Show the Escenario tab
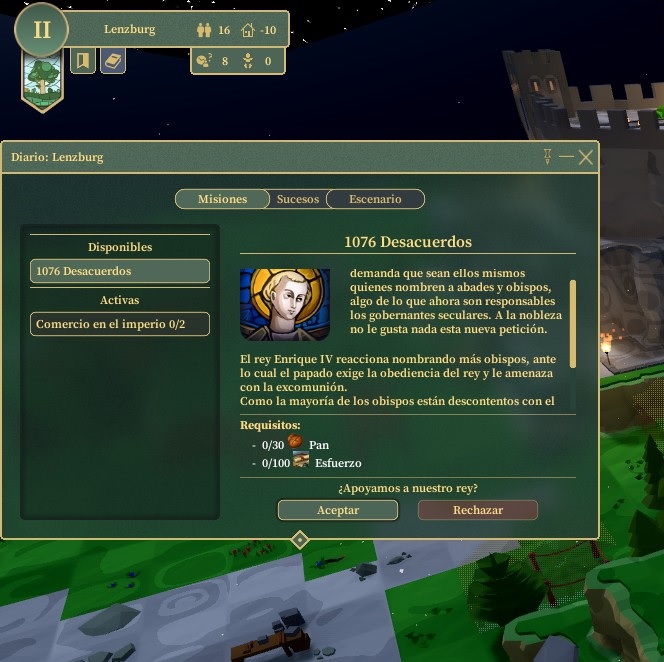The image size is (664, 662). (x=375, y=199)
